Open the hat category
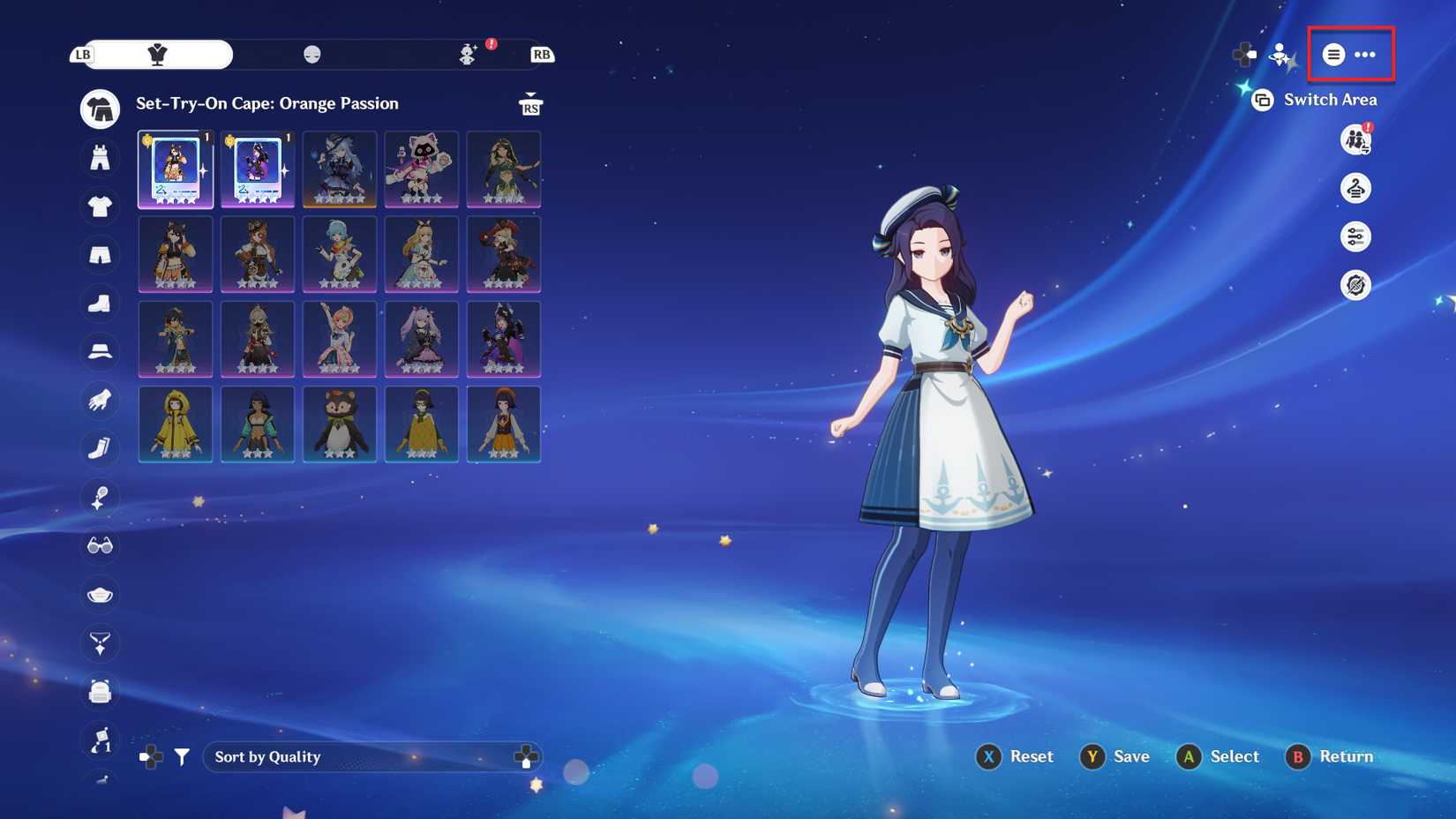Viewport: 1456px width, 819px height. (101, 351)
